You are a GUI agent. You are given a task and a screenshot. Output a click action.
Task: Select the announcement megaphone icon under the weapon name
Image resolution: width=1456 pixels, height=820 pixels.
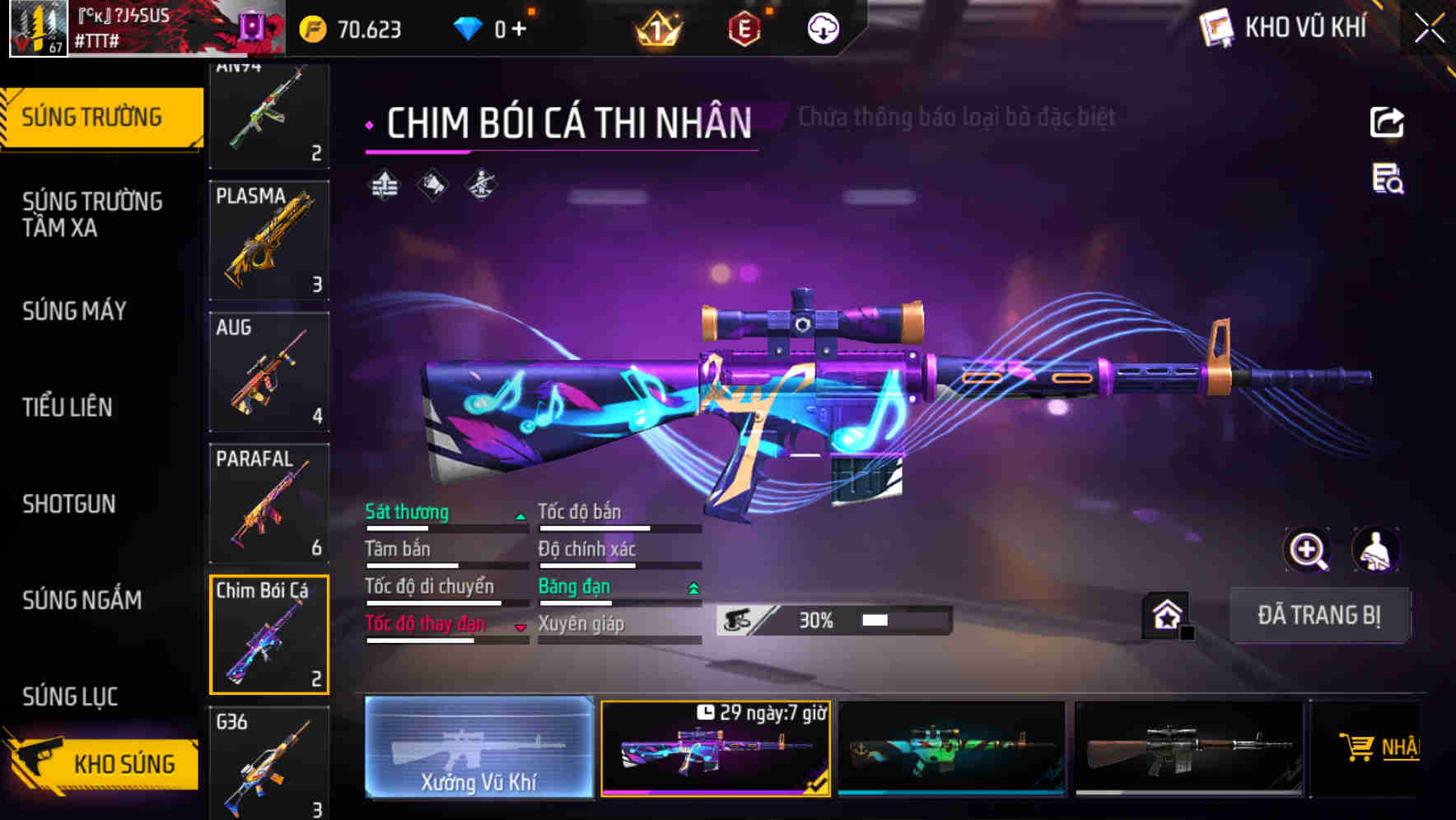pos(433,184)
